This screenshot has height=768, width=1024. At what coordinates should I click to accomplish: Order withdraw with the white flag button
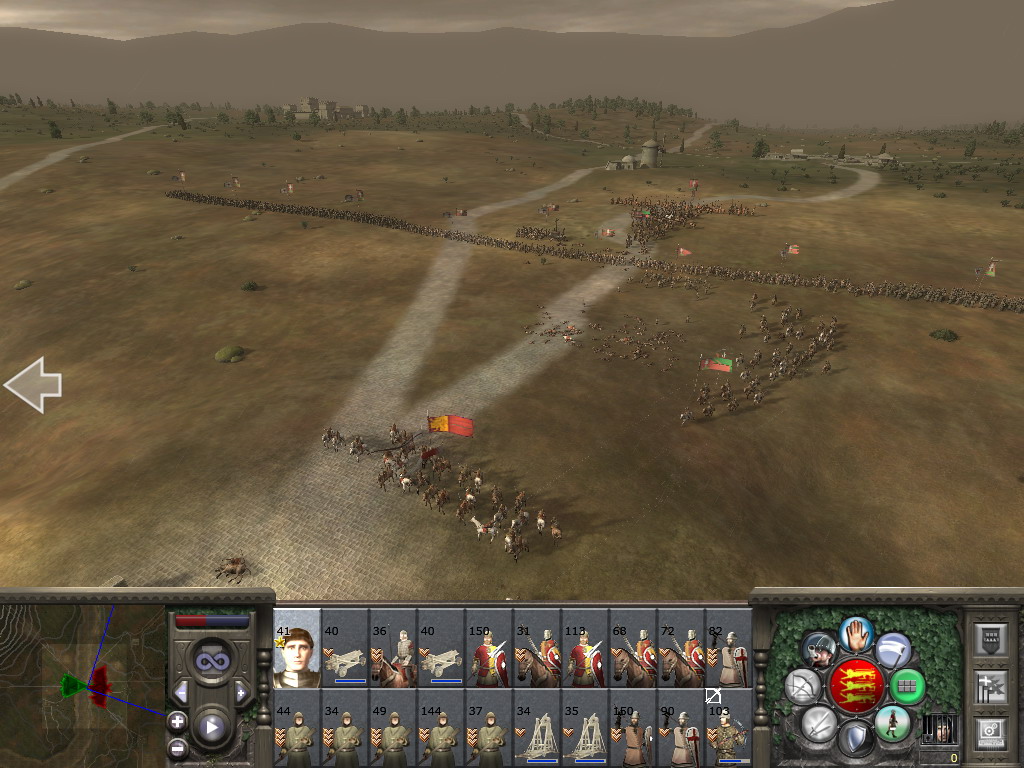coord(892,649)
